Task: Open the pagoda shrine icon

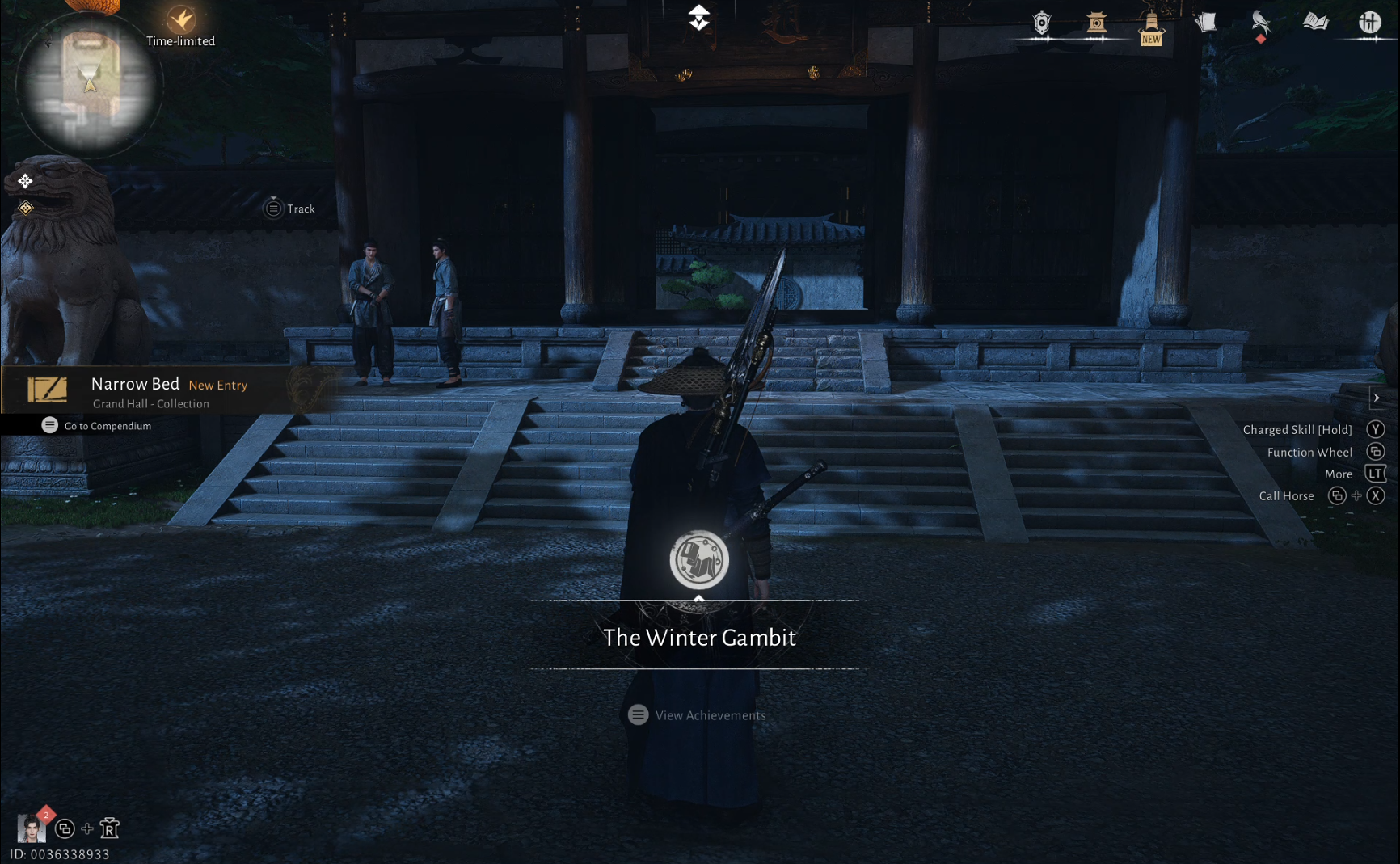Action: point(1097,22)
